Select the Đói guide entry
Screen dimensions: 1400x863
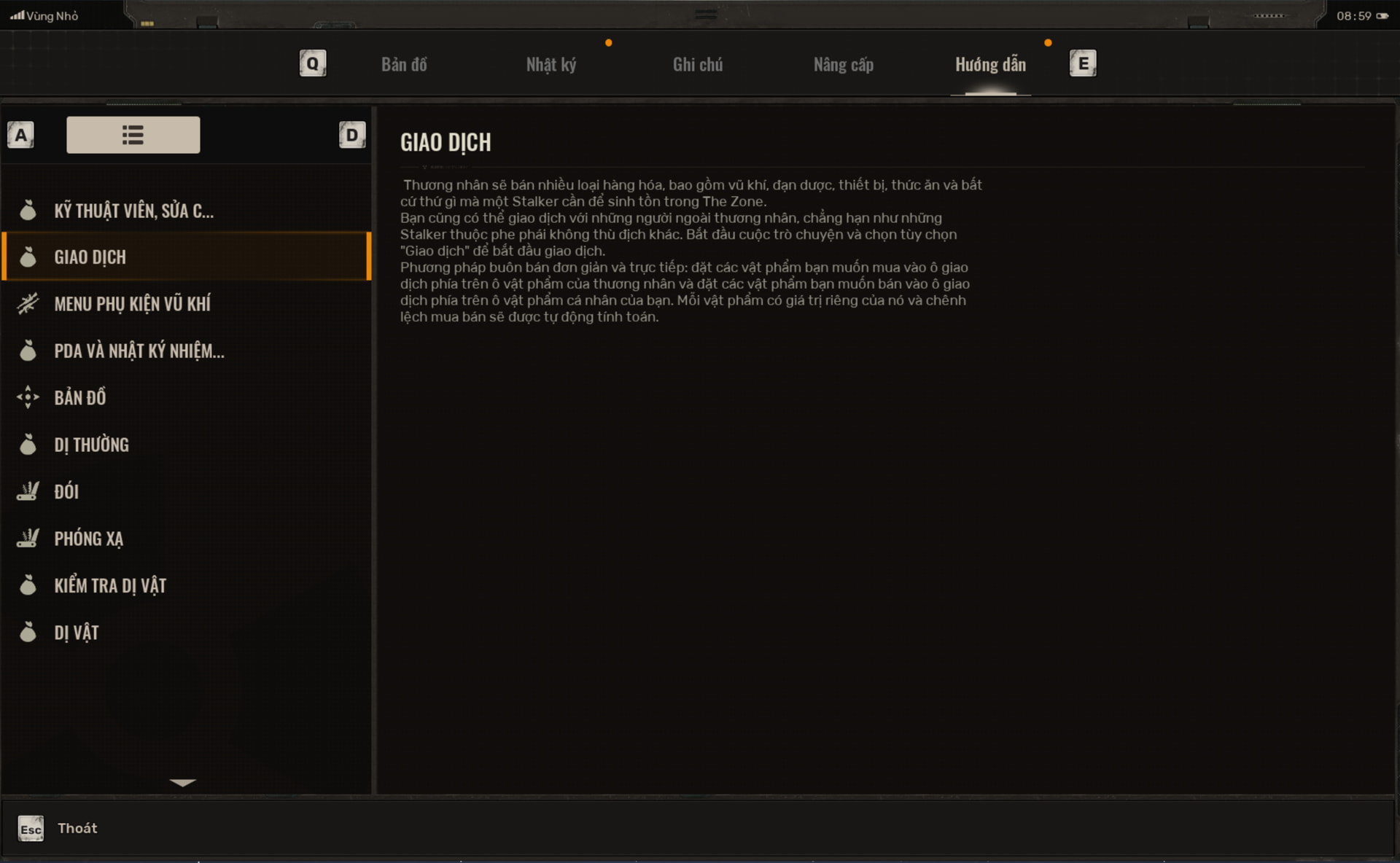click(66, 492)
